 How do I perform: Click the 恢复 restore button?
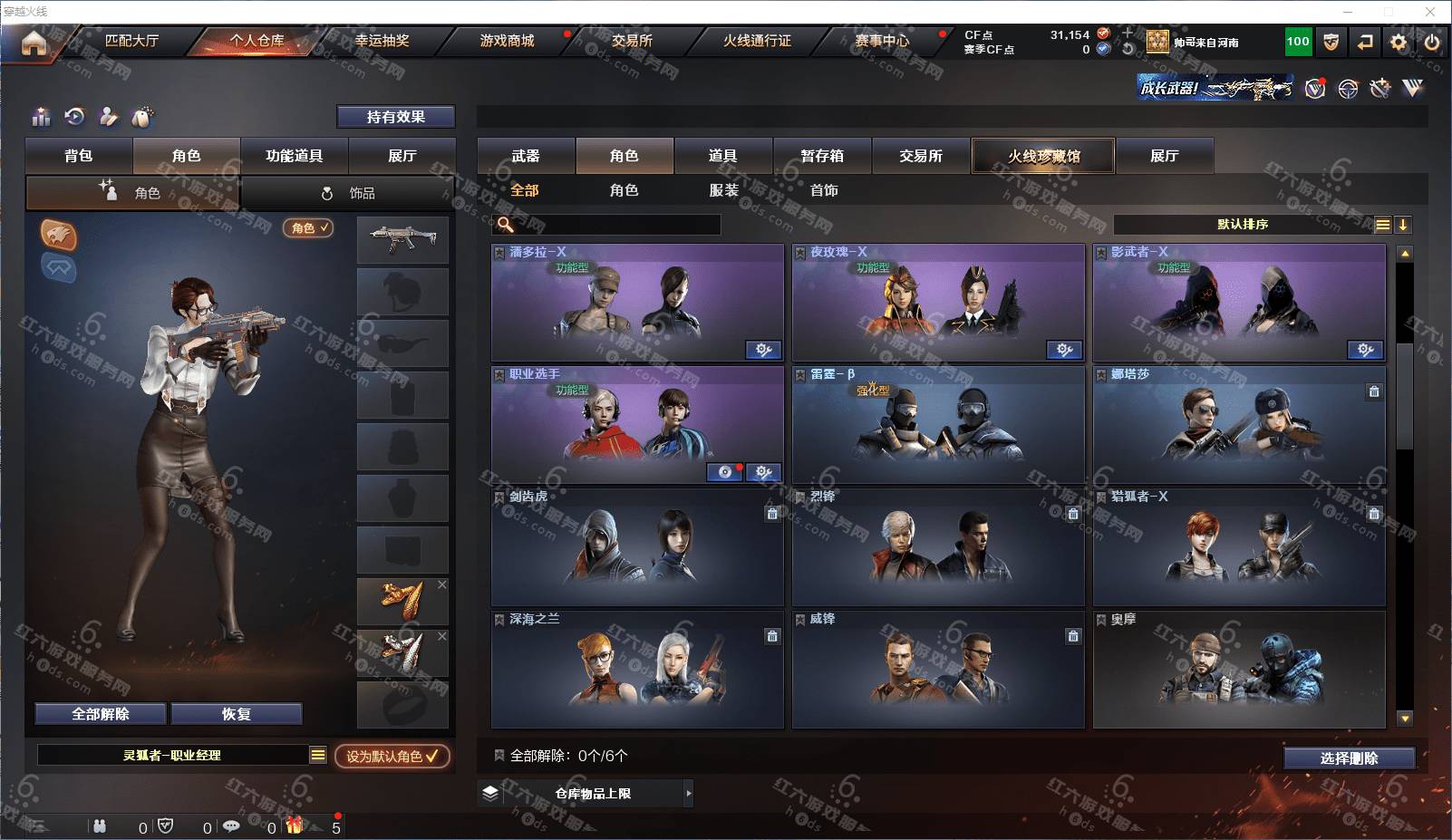[x=236, y=714]
